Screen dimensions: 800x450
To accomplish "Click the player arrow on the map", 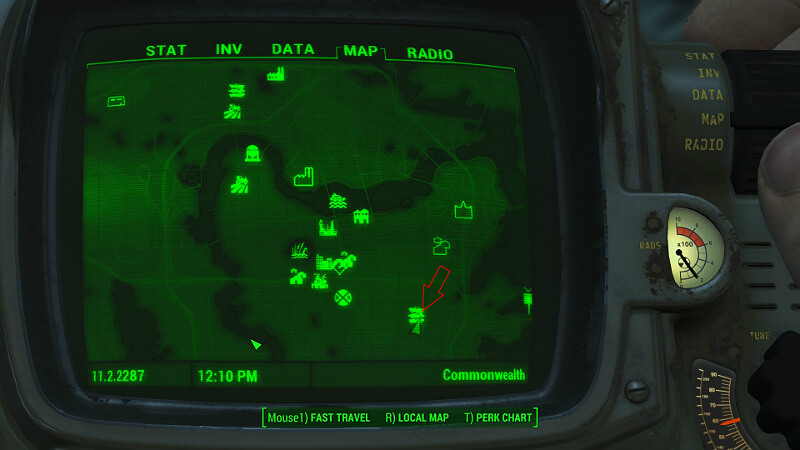I will tap(256, 343).
